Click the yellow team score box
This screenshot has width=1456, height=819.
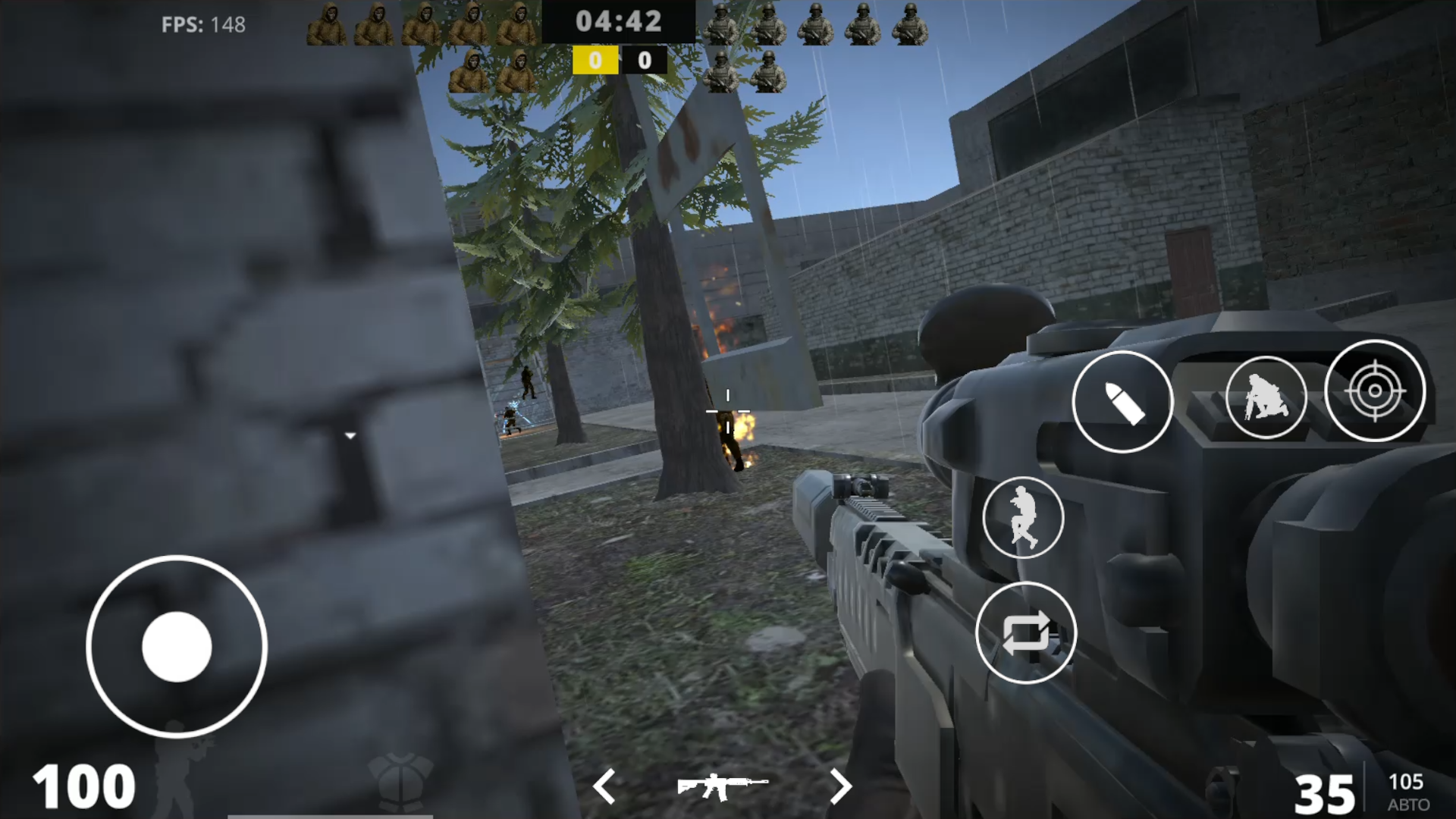(595, 61)
